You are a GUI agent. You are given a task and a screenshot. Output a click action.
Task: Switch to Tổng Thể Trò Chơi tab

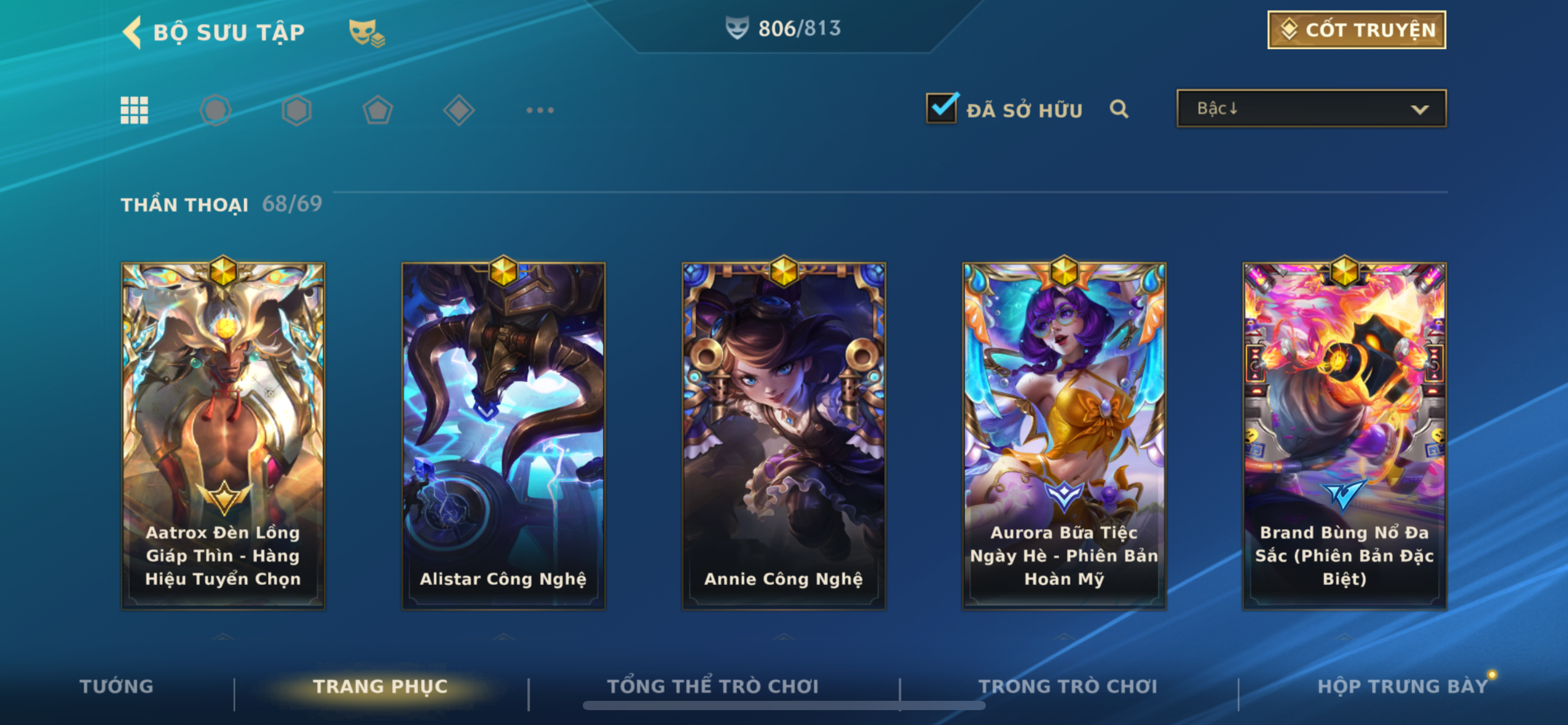(x=713, y=686)
